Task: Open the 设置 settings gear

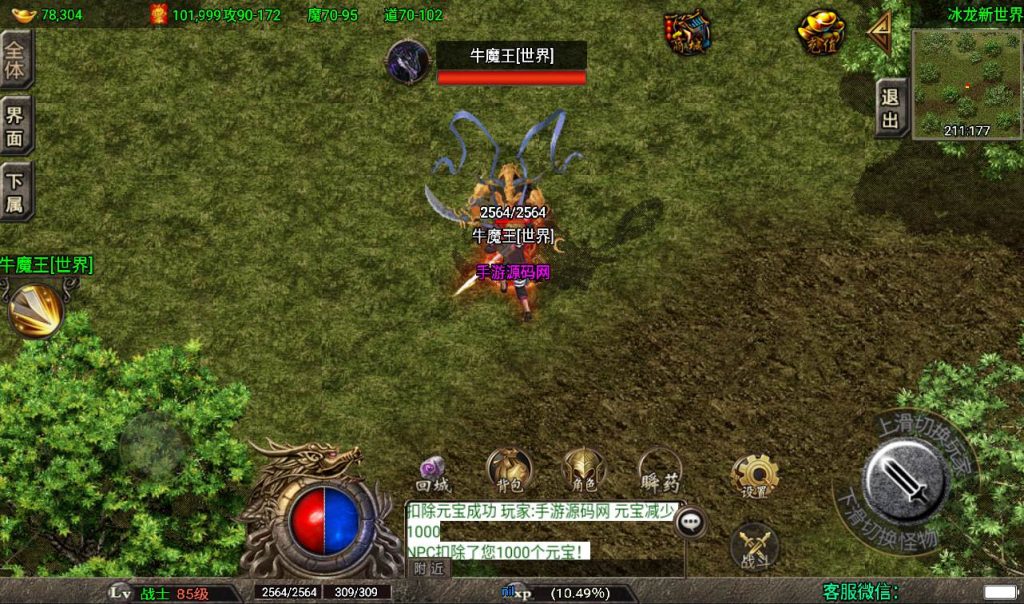Action: (754, 475)
